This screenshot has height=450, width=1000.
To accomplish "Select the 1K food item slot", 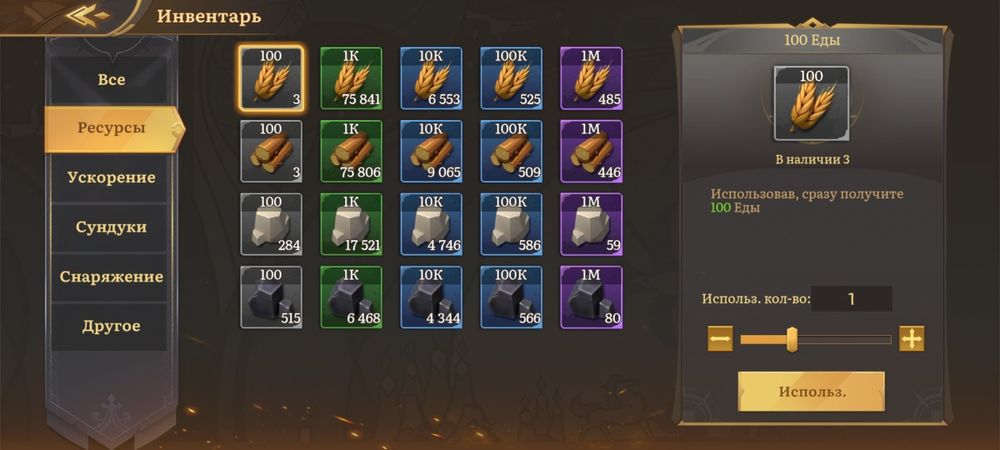I will 351,78.
